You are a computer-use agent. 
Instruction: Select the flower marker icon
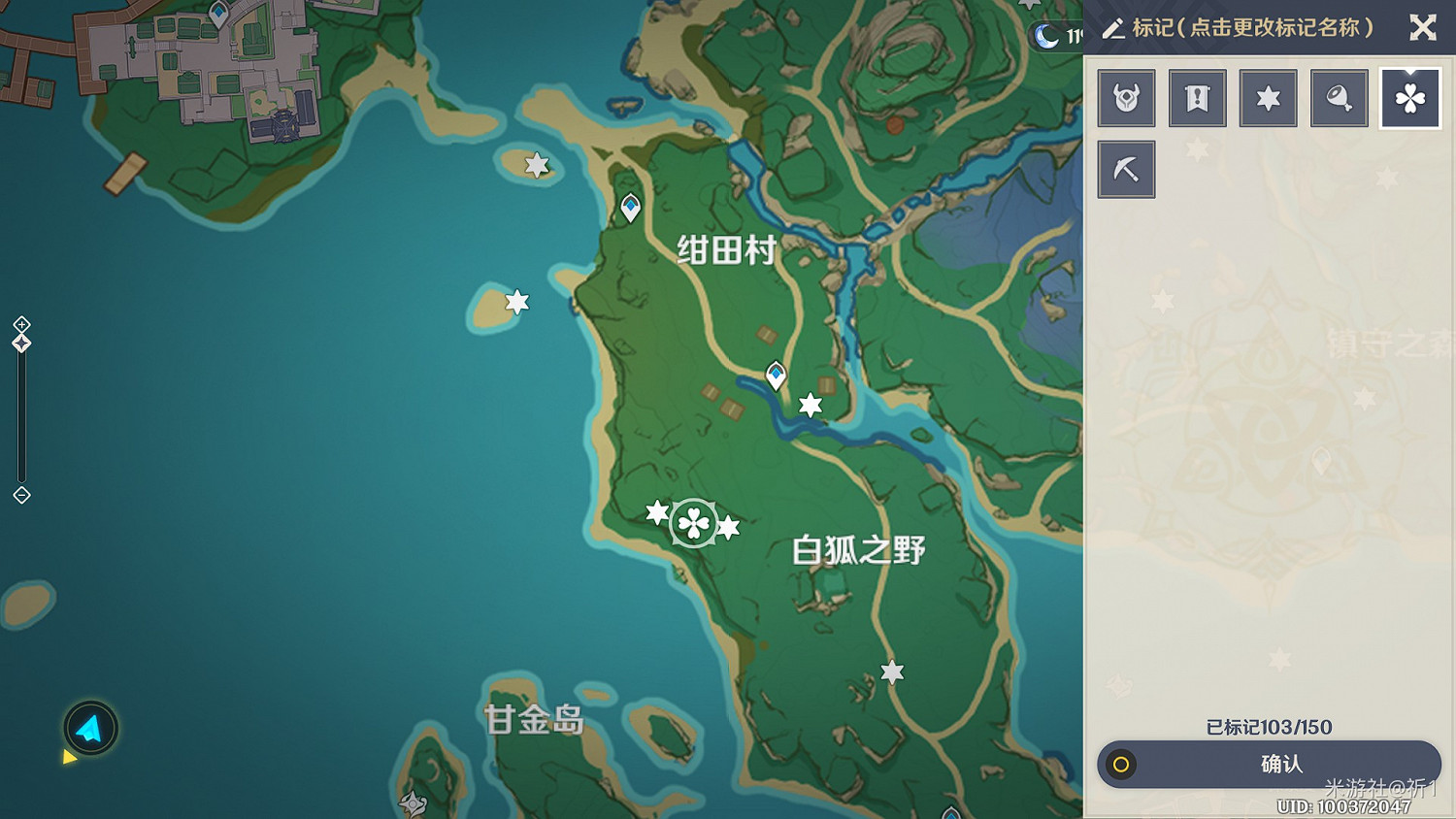pos(1409,98)
